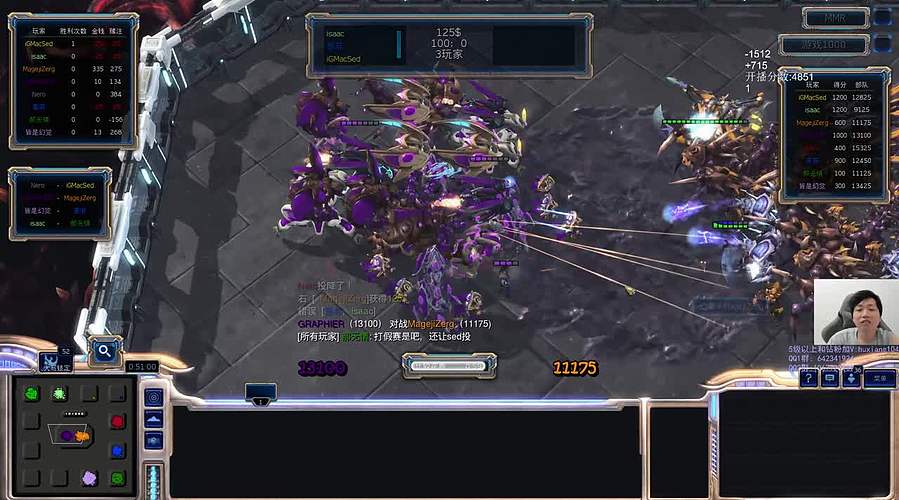
Task: Click the center unit status bar
Action: click(x=449, y=366)
